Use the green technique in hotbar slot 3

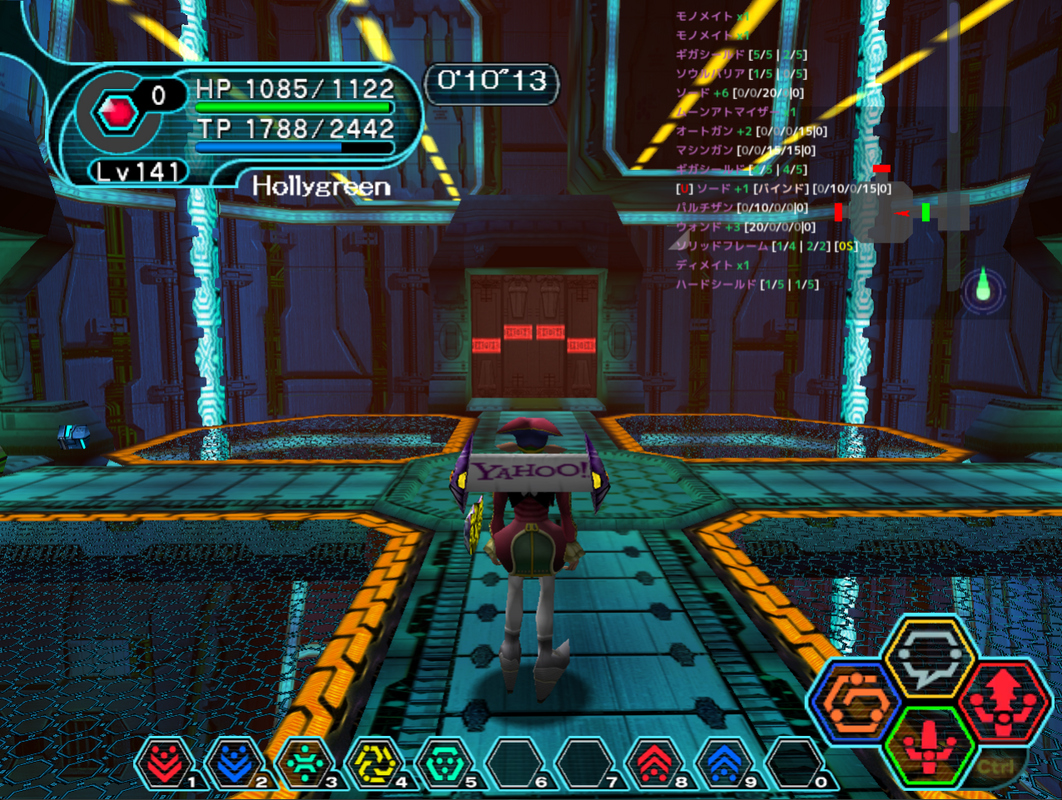pyautogui.click(x=301, y=763)
